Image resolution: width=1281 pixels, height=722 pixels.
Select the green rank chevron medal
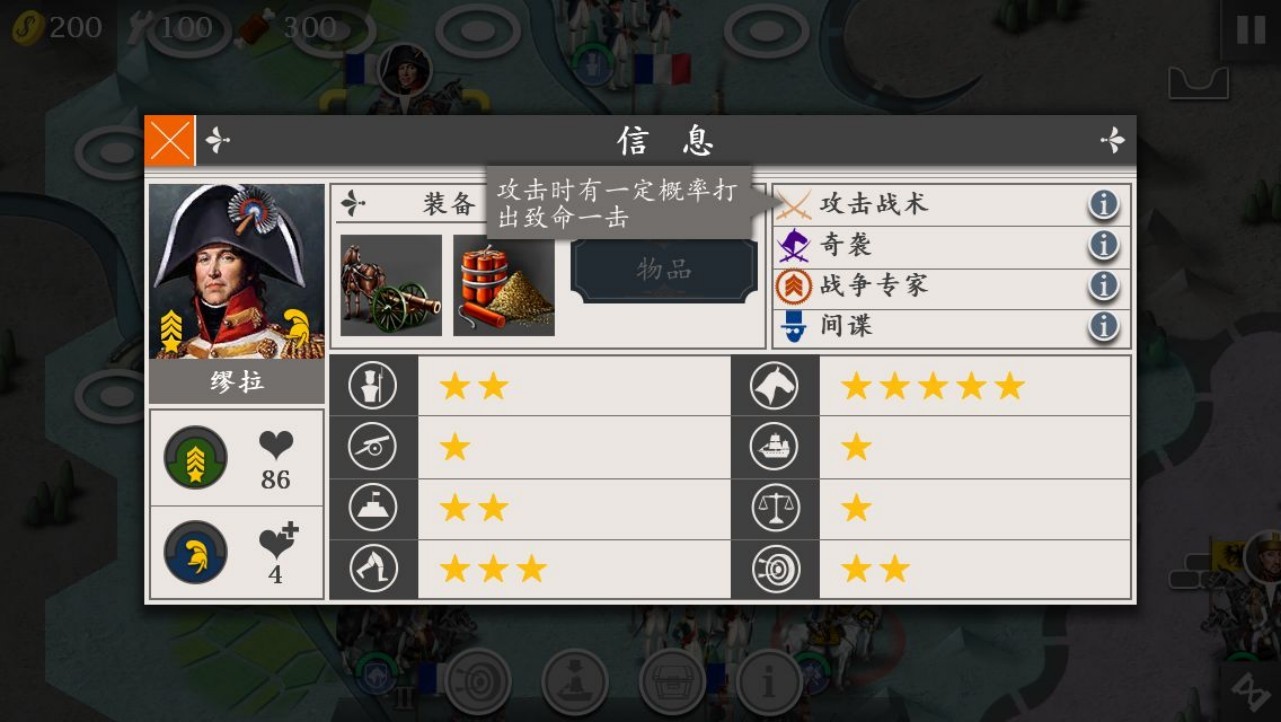pyautogui.click(x=196, y=458)
